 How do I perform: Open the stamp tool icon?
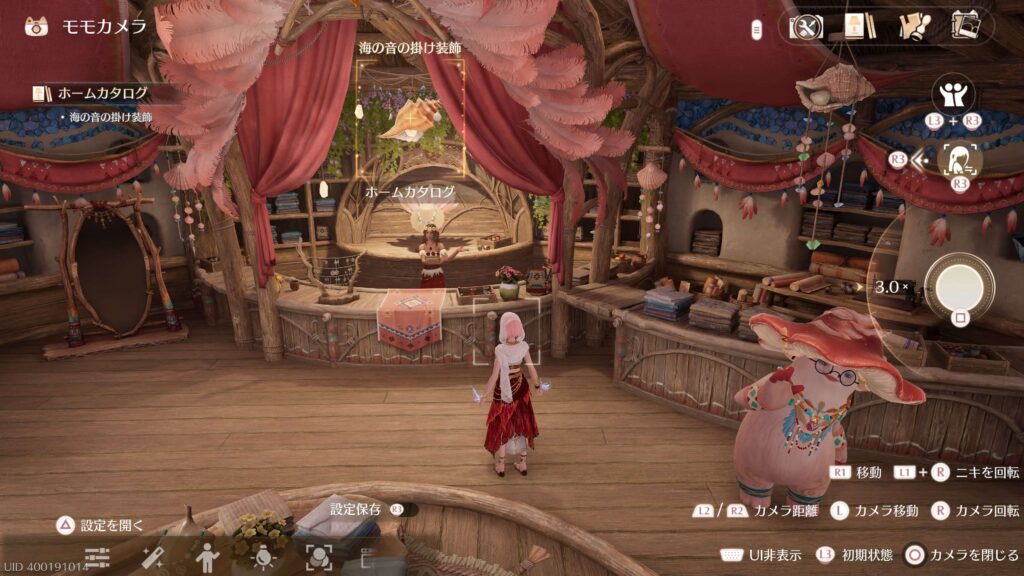click(914, 27)
